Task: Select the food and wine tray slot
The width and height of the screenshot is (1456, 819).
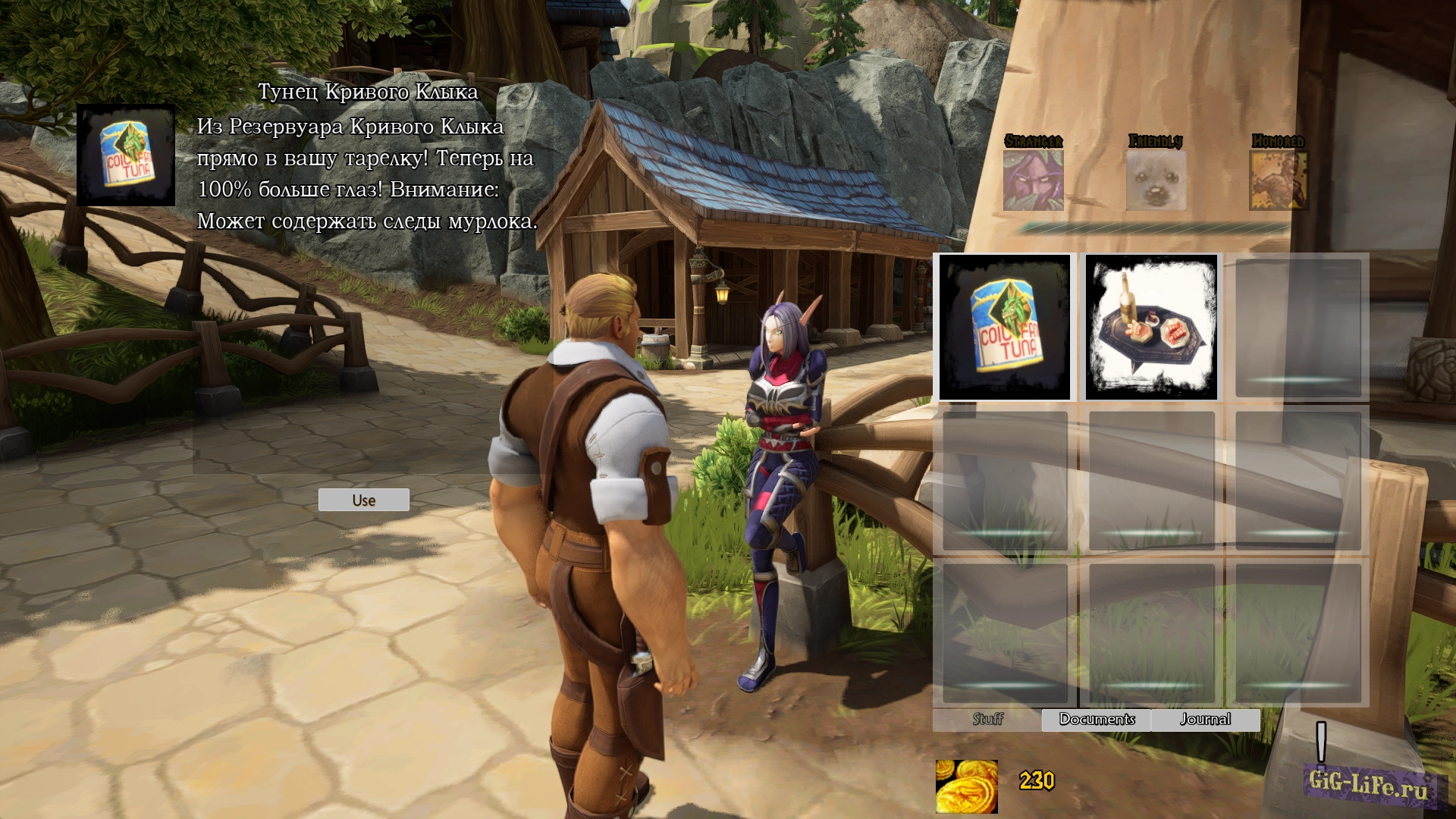Action: click(1151, 327)
